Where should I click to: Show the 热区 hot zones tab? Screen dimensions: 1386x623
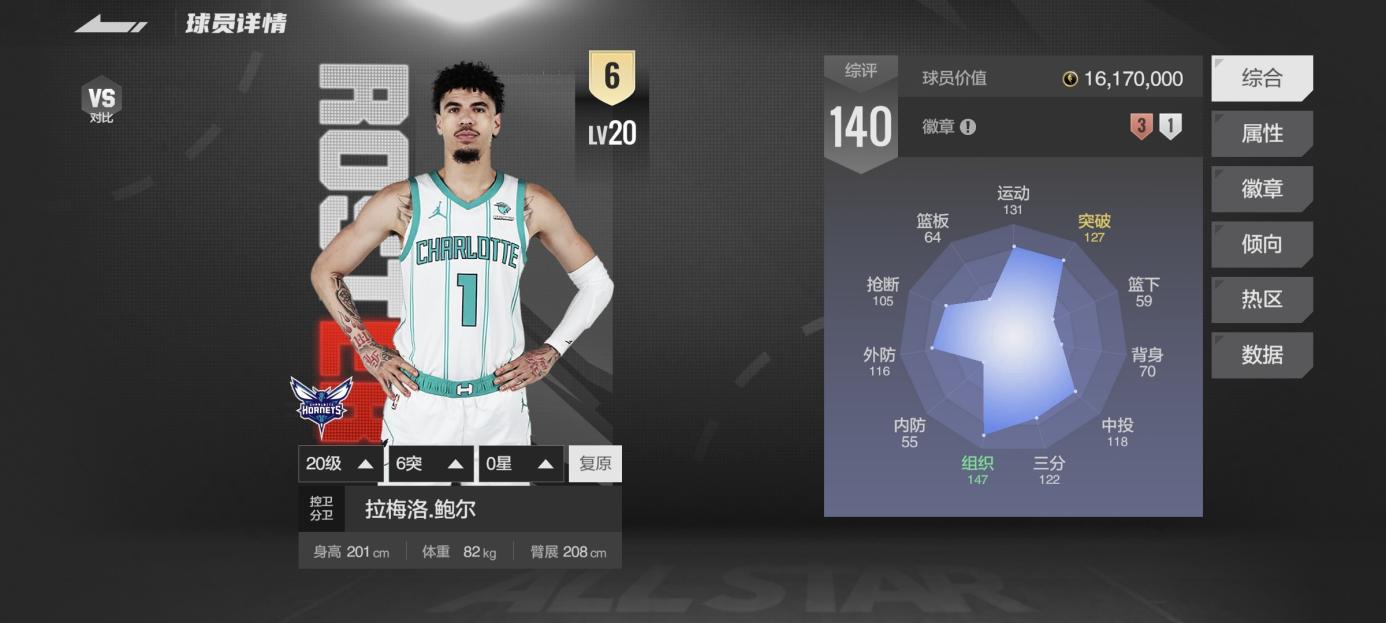[1261, 299]
